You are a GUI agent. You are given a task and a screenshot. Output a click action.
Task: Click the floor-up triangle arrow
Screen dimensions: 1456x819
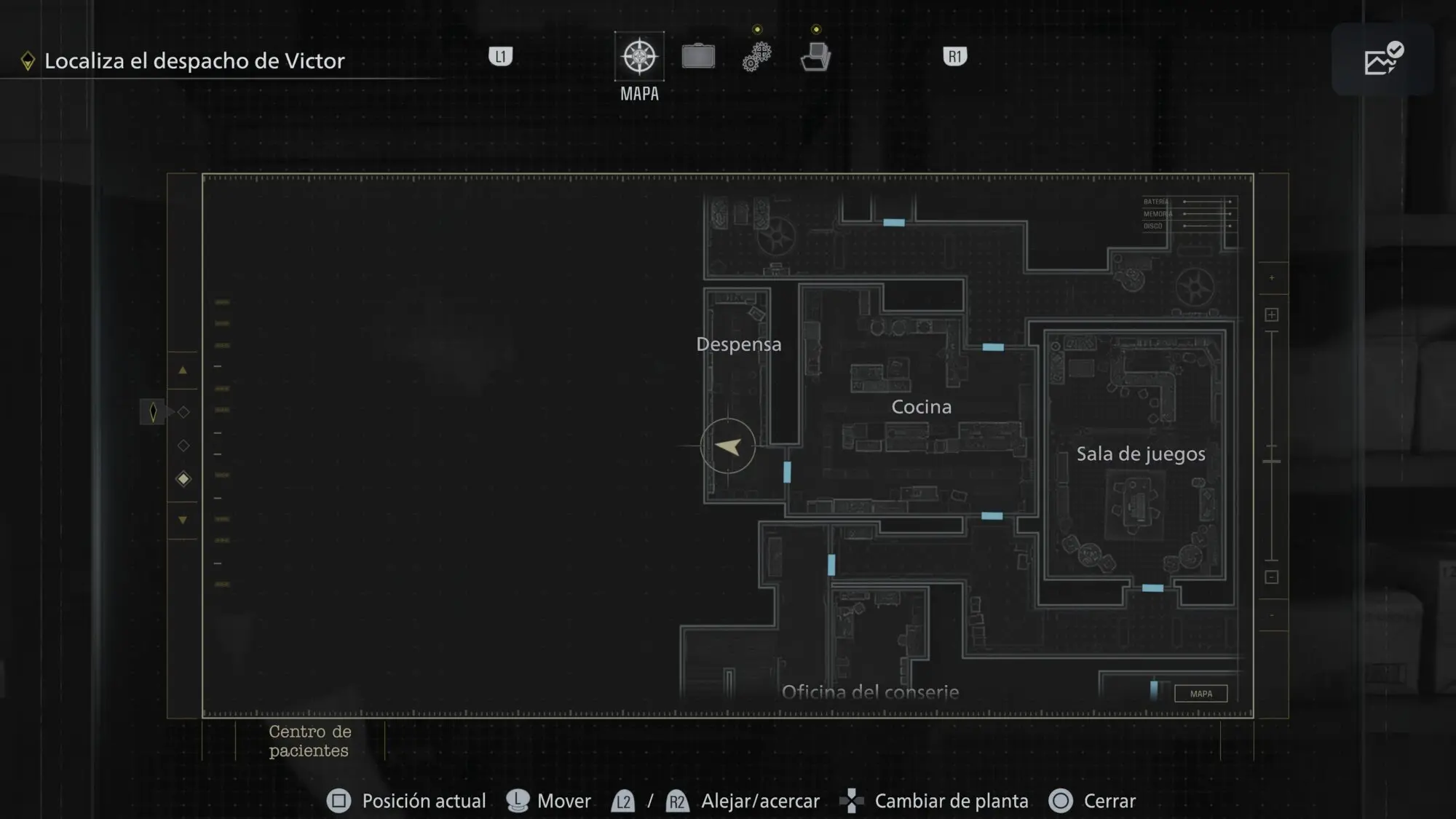point(183,371)
